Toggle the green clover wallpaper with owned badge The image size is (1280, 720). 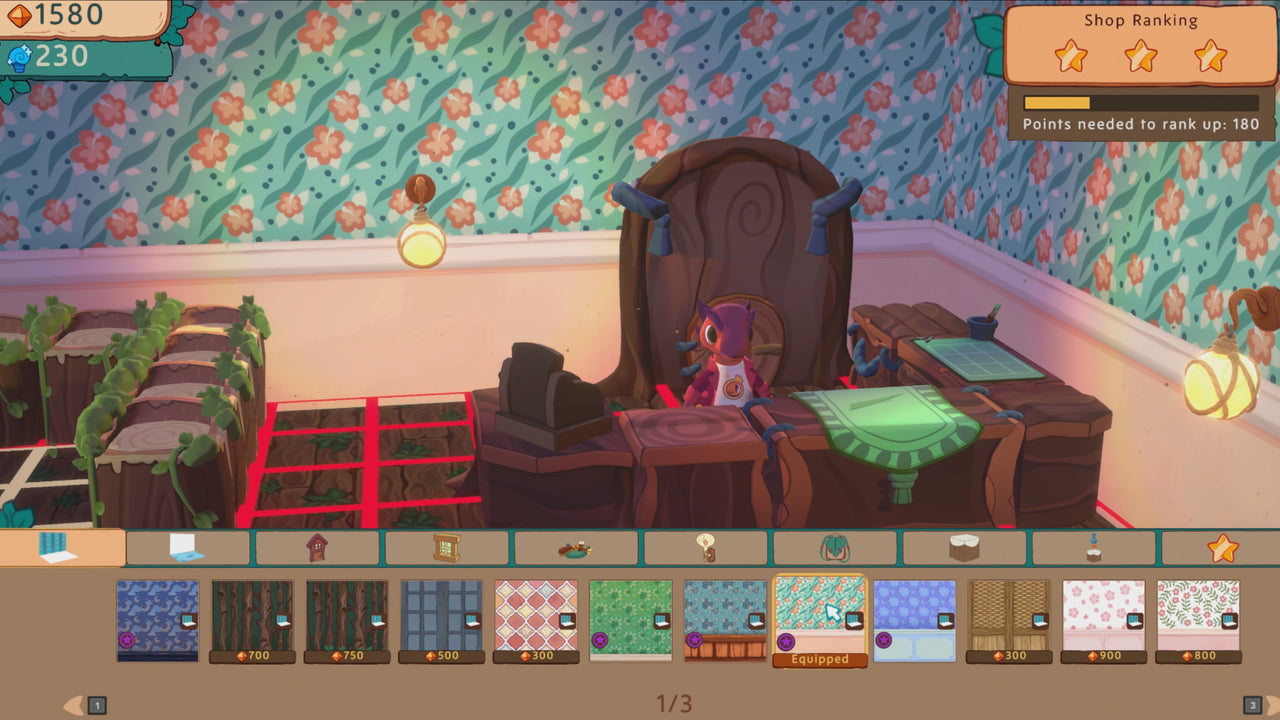631,618
